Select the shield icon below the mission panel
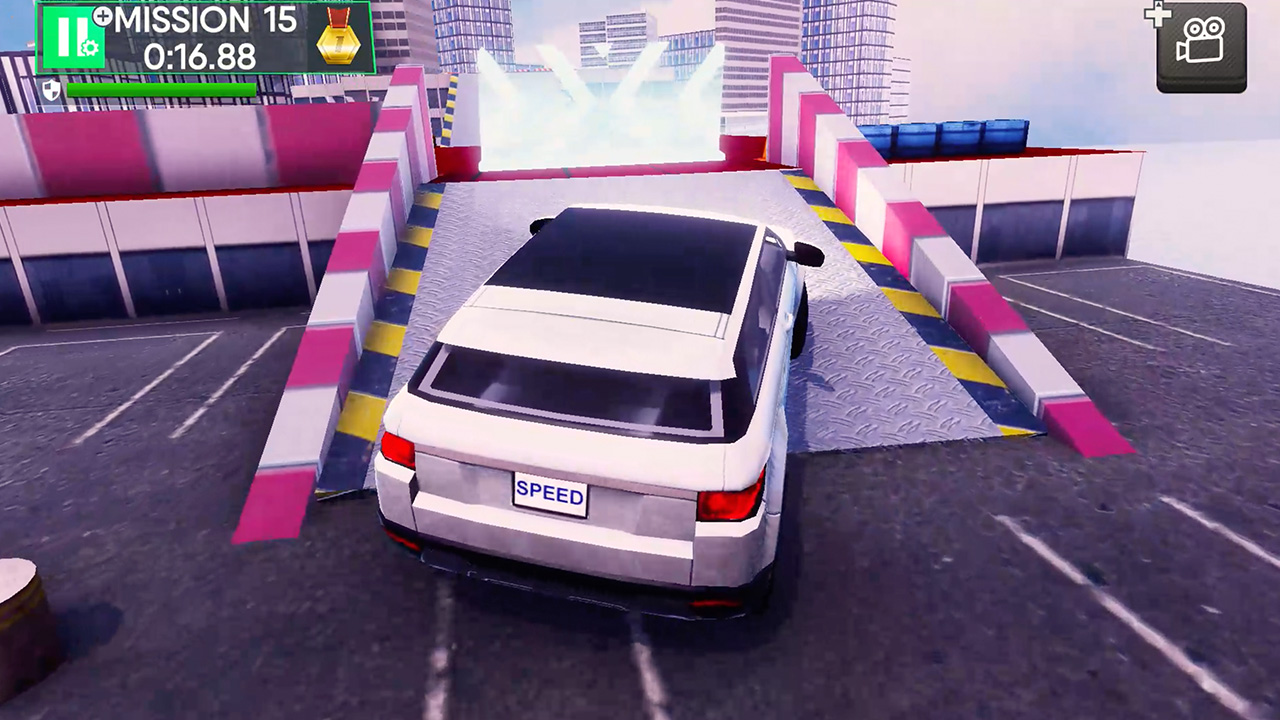The height and width of the screenshot is (720, 1280). pos(52,90)
